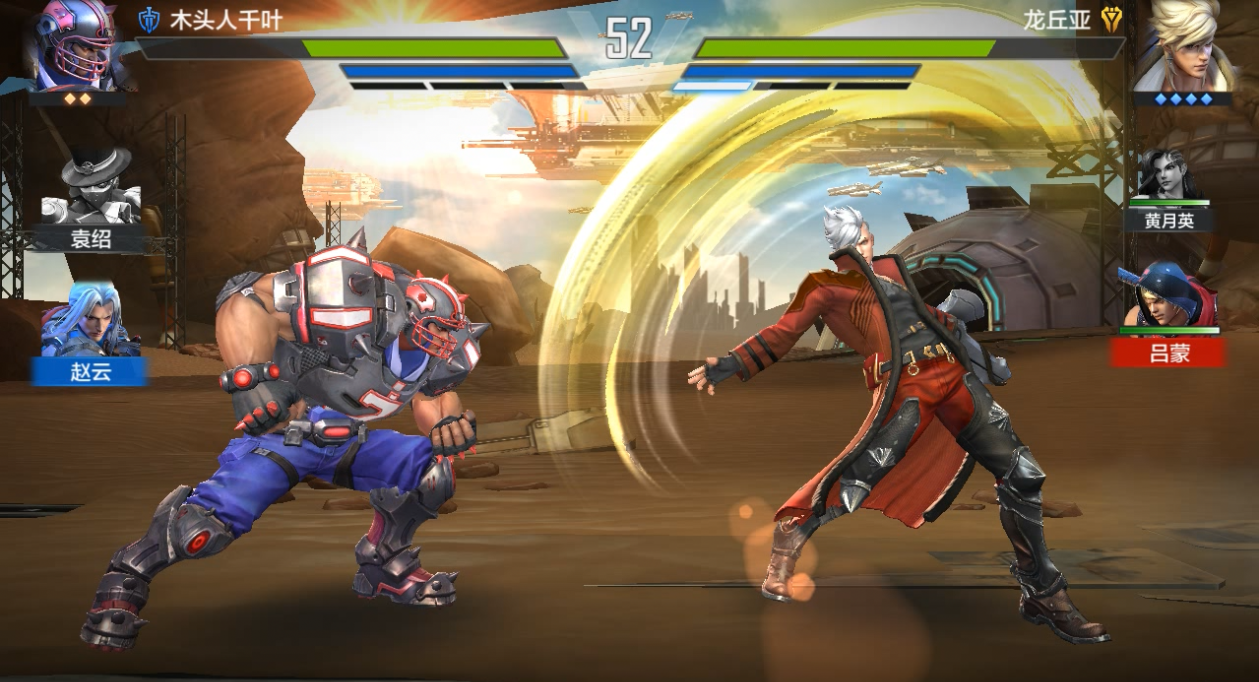Click the blond opponent fighter portrait
Image resolution: width=1259 pixels, height=682 pixels.
tap(1184, 45)
